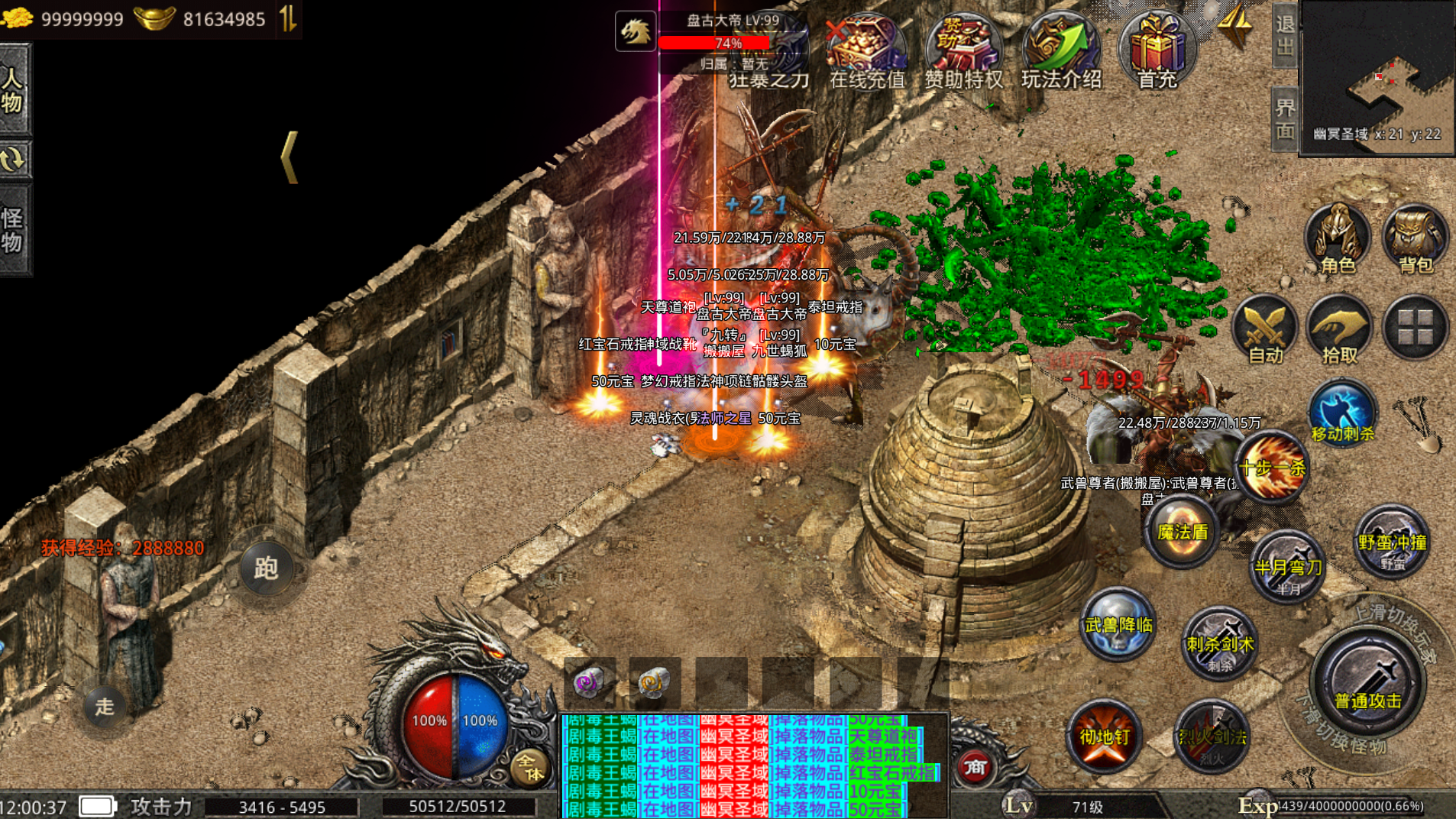Open the 首充 first-recharge gift

(x=1157, y=50)
